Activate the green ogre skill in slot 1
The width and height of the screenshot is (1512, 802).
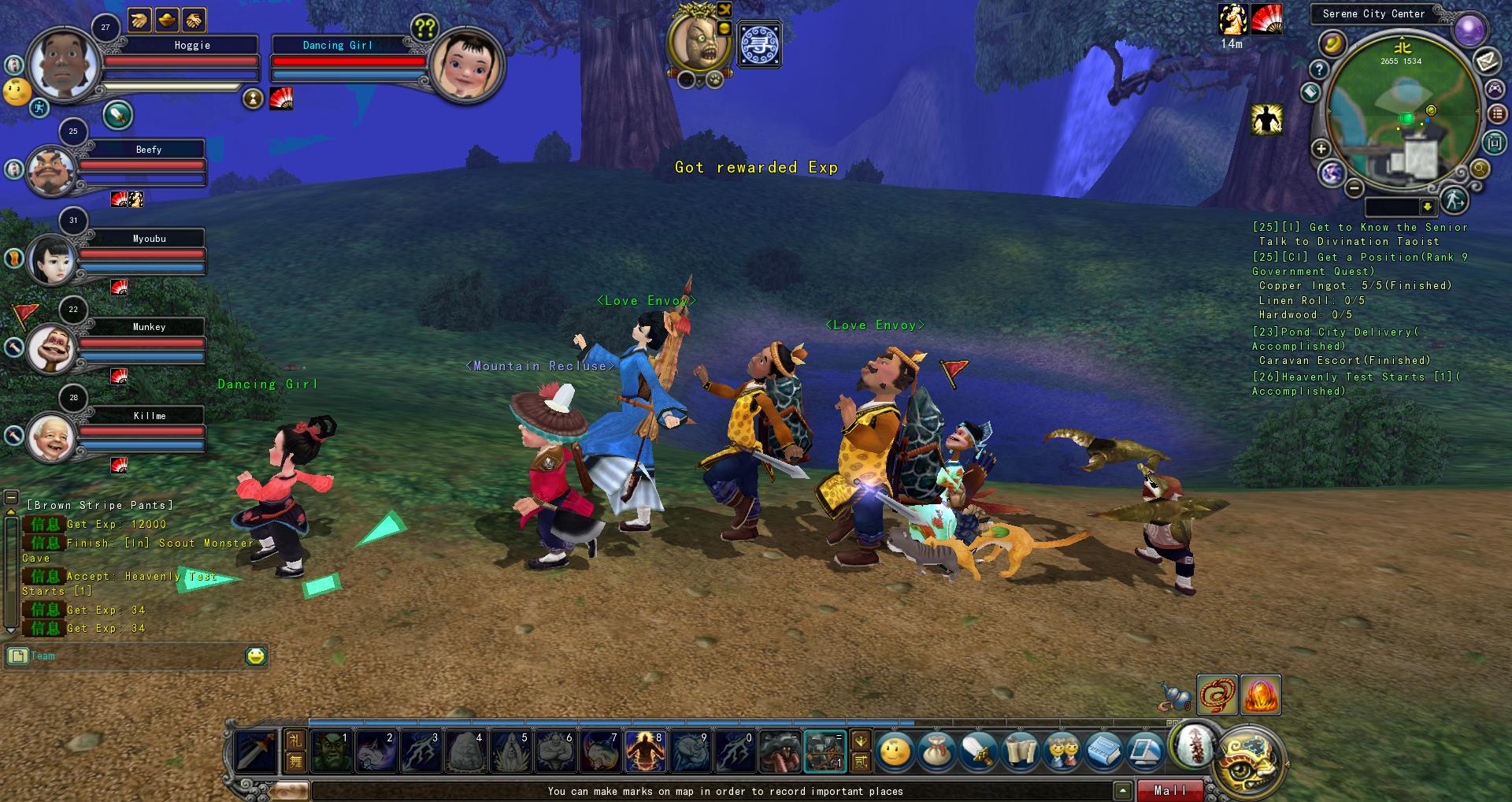[x=330, y=751]
